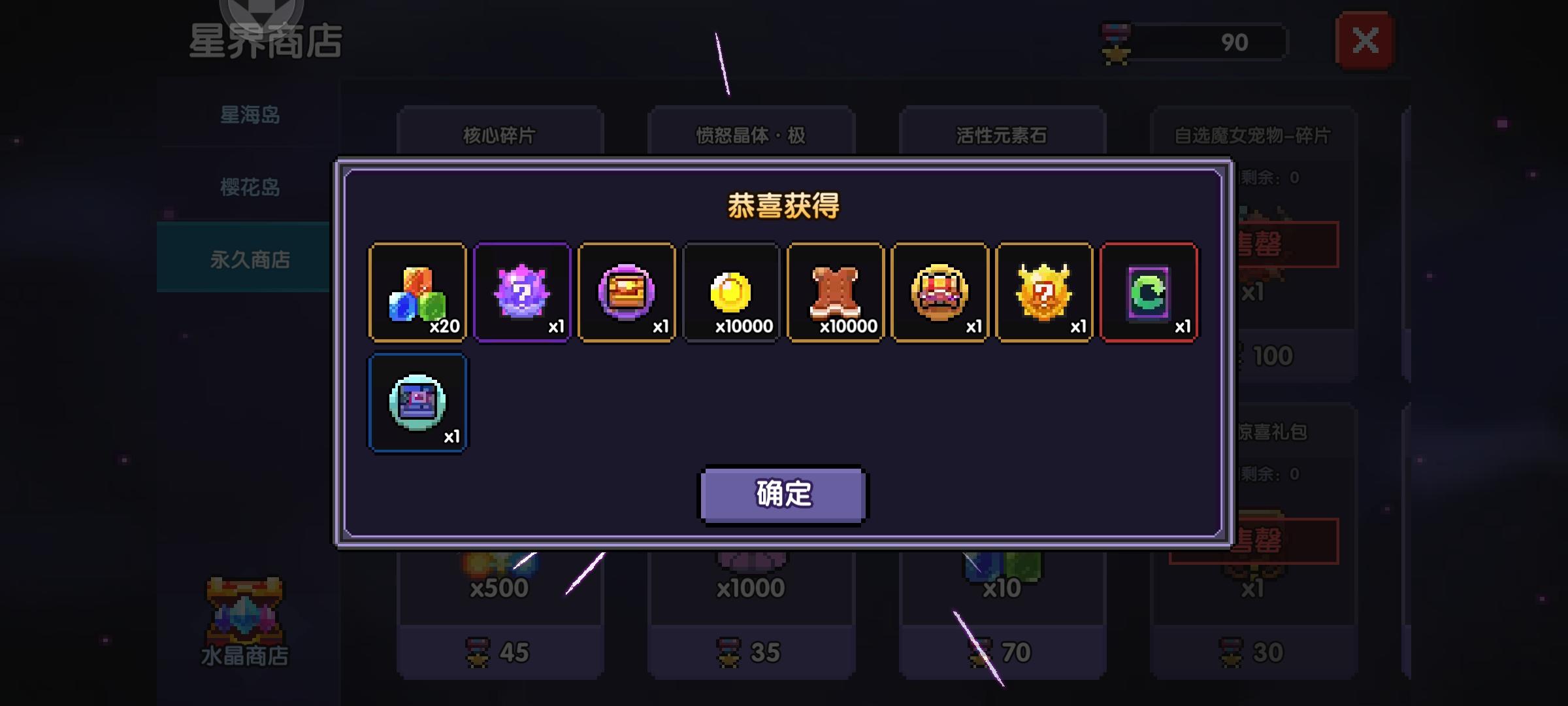Image resolution: width=1568 pixels, height=706 pixels.
Task: Select the gem bundle x20 reward icon
Action: click(417, 293)
